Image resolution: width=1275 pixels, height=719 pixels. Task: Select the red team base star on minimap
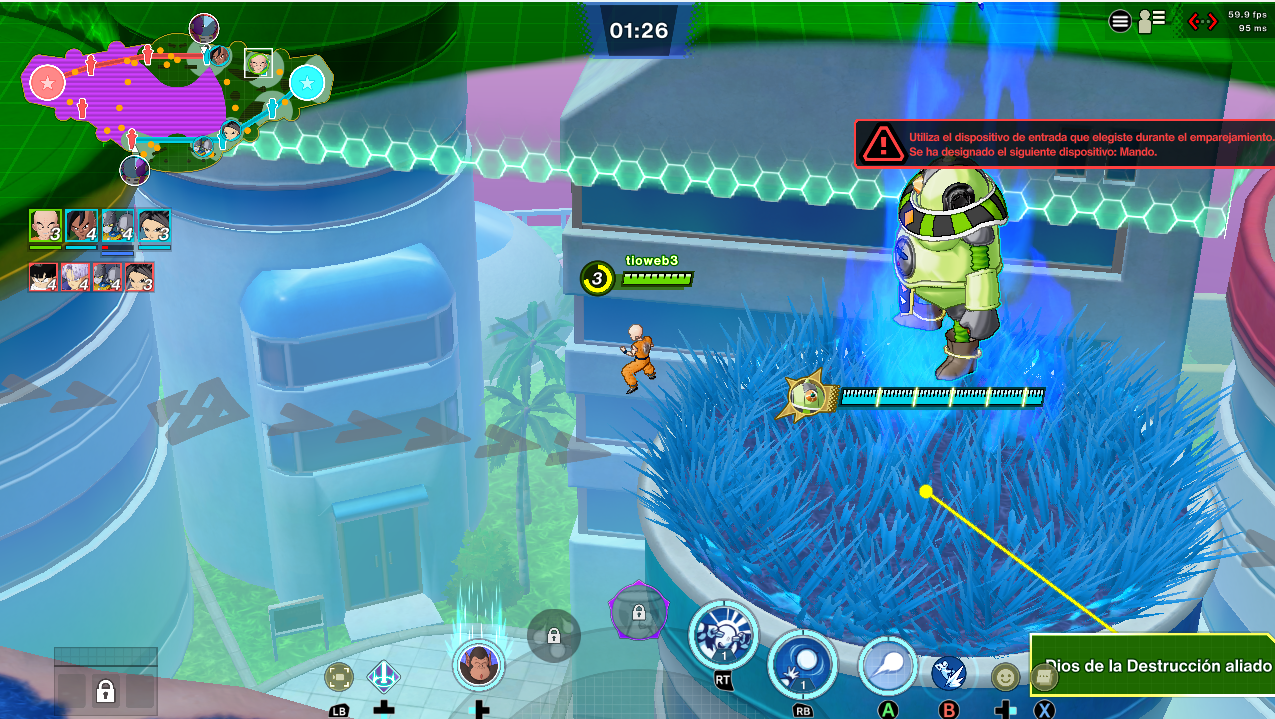47,83
